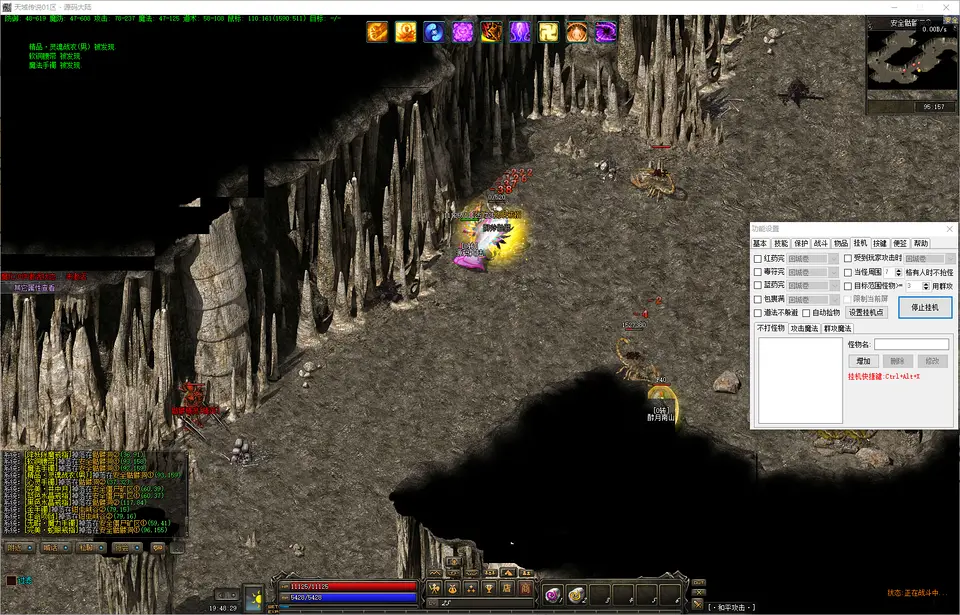
Task: Click the 增加 button
Action: [x=861, y=361]
